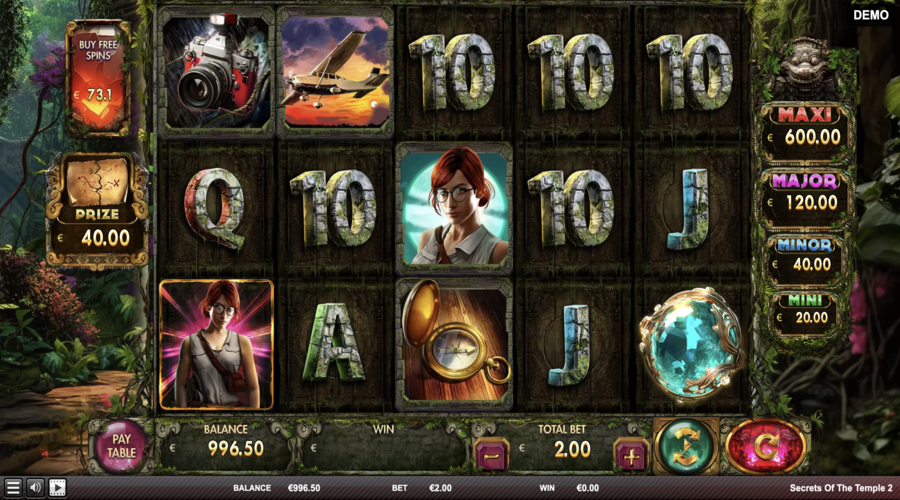Click the clapperboard play icon in bottom bar
Screen dimensions: 900x500
[57, 488]
